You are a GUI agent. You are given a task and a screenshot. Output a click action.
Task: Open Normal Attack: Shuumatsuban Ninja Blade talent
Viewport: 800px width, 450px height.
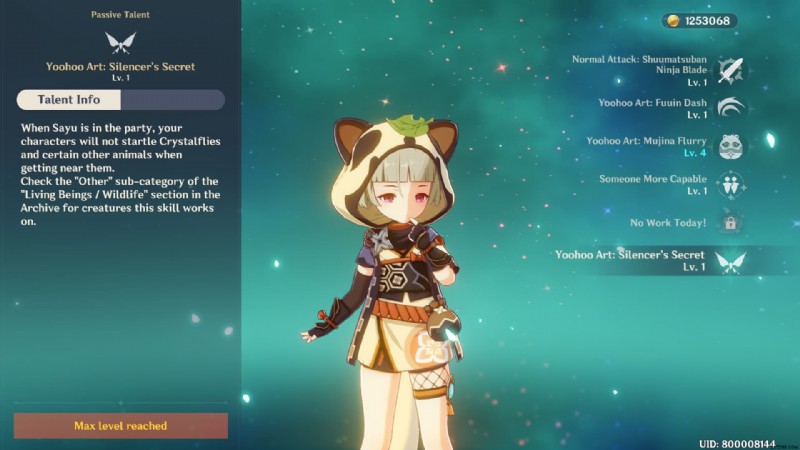(x=731, y=71)
